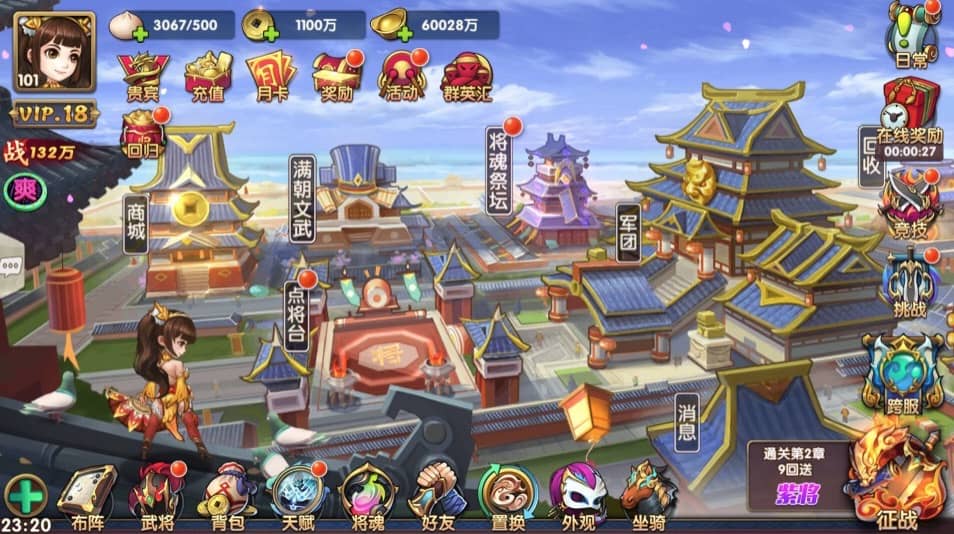Open the player avatar profile

tap(55, 51)
